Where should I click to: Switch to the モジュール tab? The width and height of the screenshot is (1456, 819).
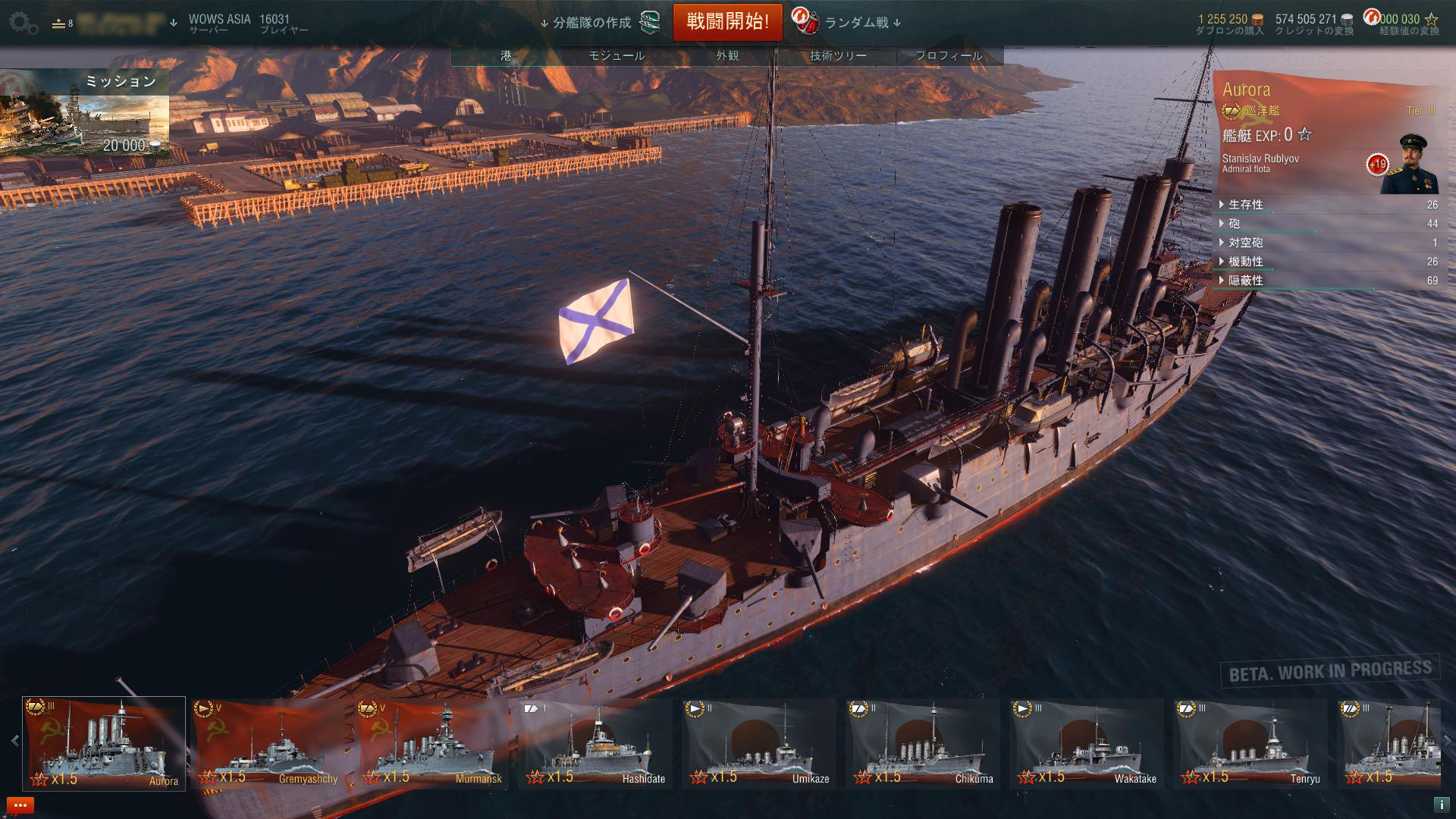coord(617,55)
